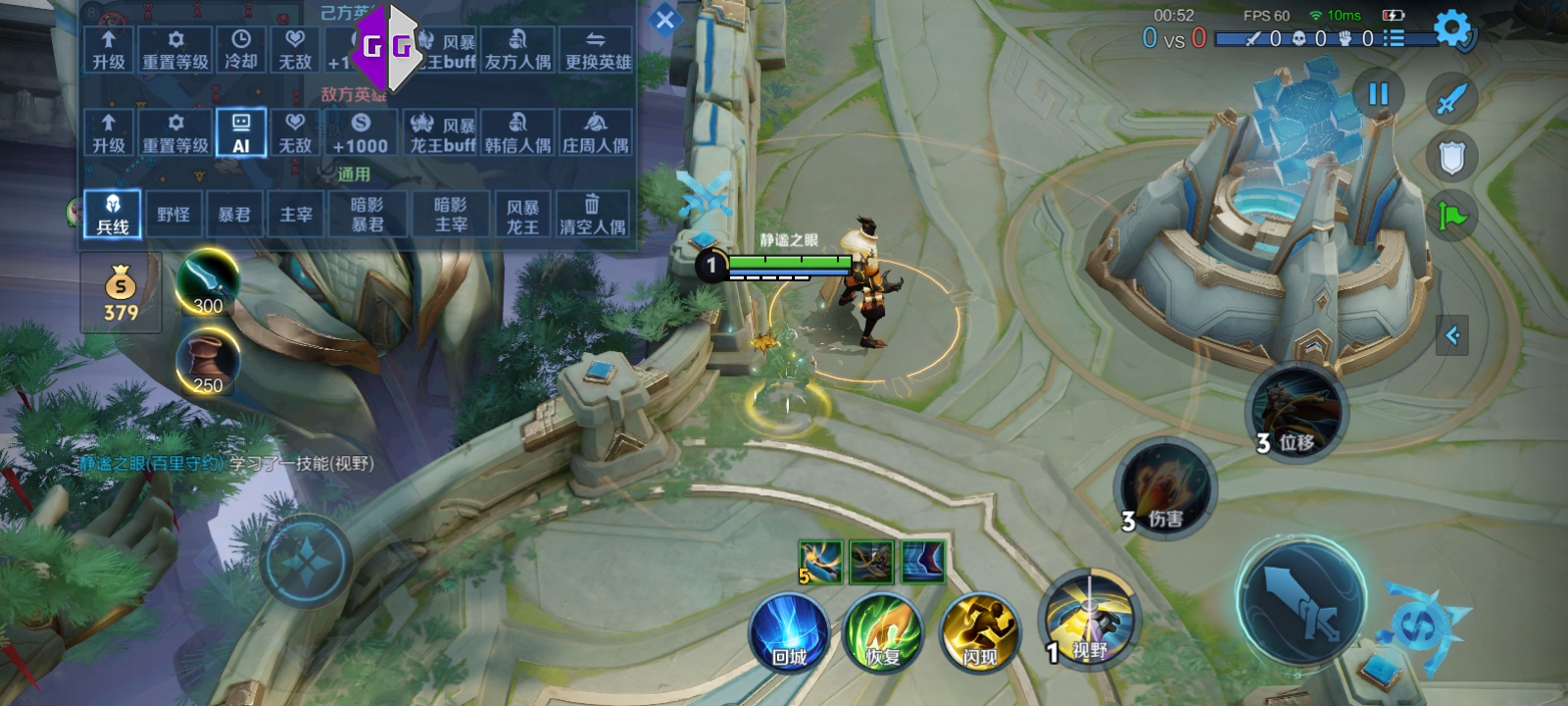The image size is (1568, 706).
Task: Open the GG GameGuardian overlay icon
Action: [x=386, y=45]
